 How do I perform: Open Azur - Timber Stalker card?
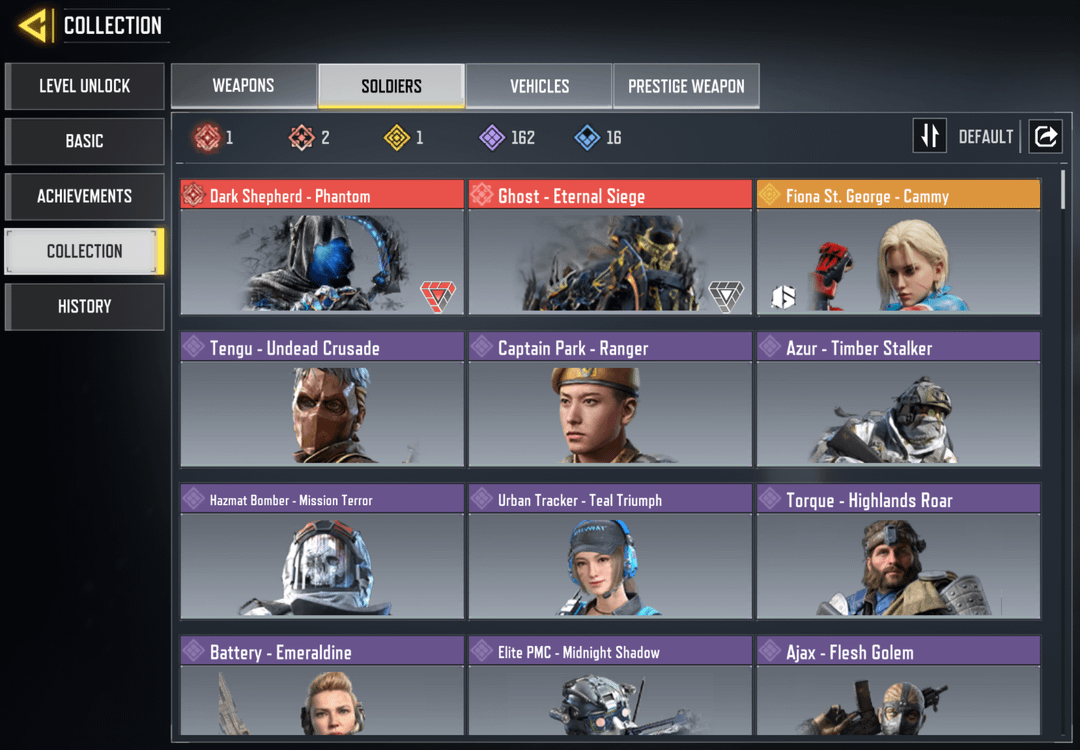(898, 400)
